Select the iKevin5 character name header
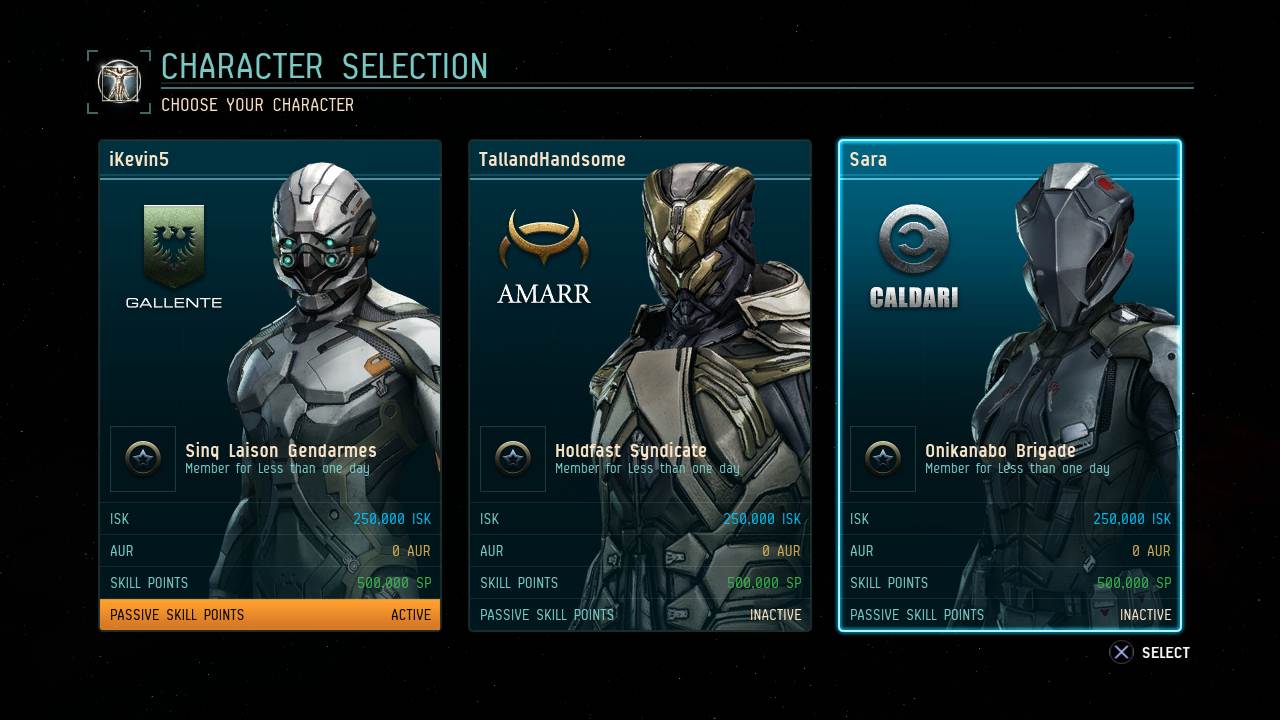Viewport: 1280px width, 720px height. tap(270, 157)
